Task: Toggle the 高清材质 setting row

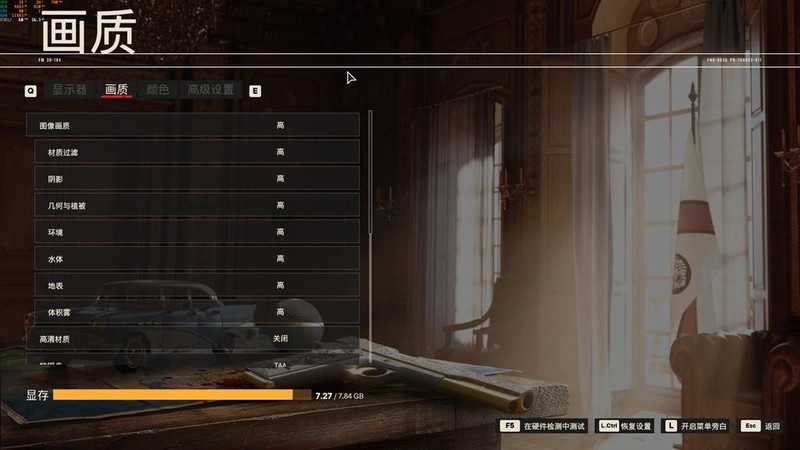Action: click(192, 339)
